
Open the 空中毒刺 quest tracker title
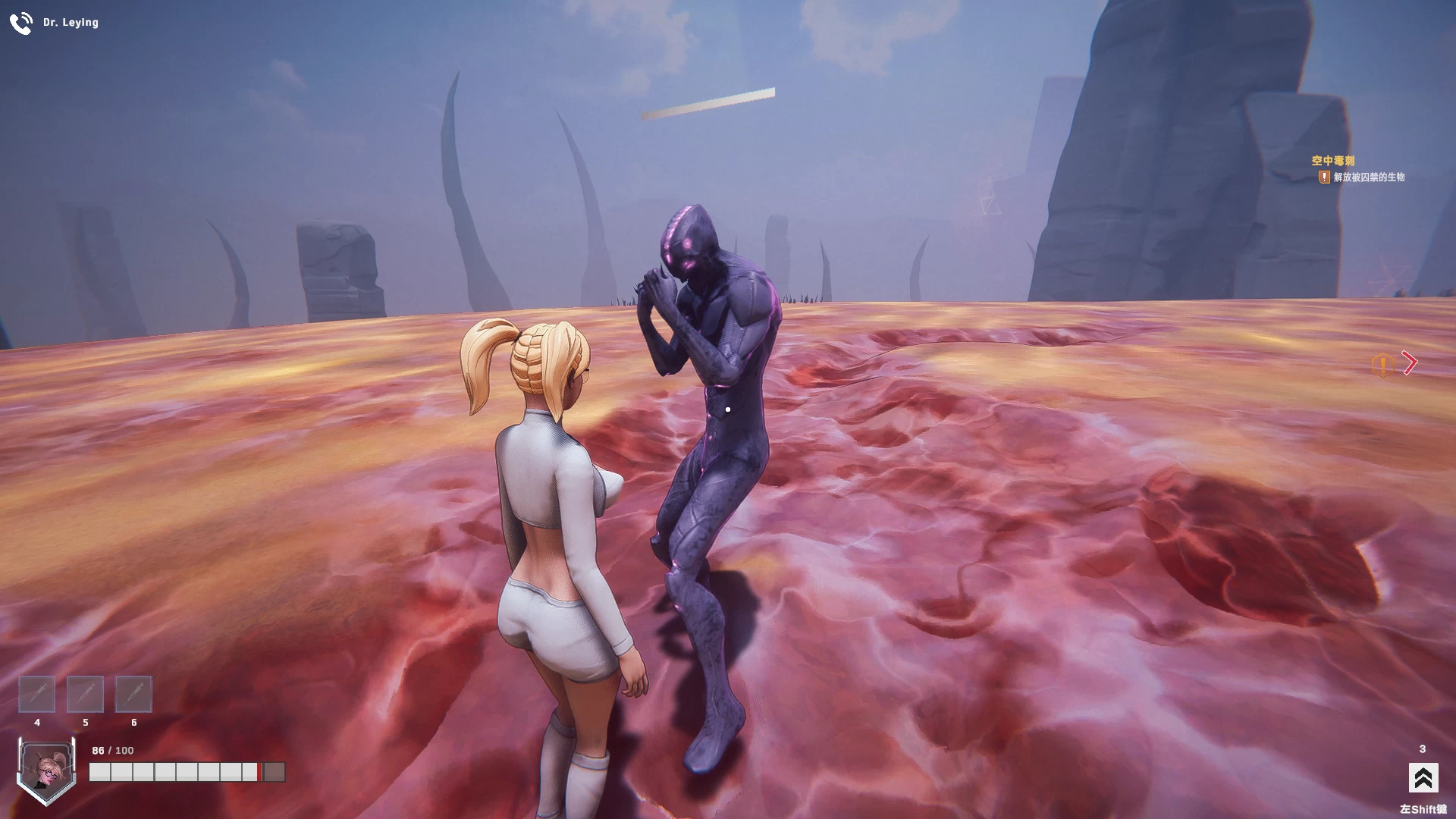(1332, 161)
